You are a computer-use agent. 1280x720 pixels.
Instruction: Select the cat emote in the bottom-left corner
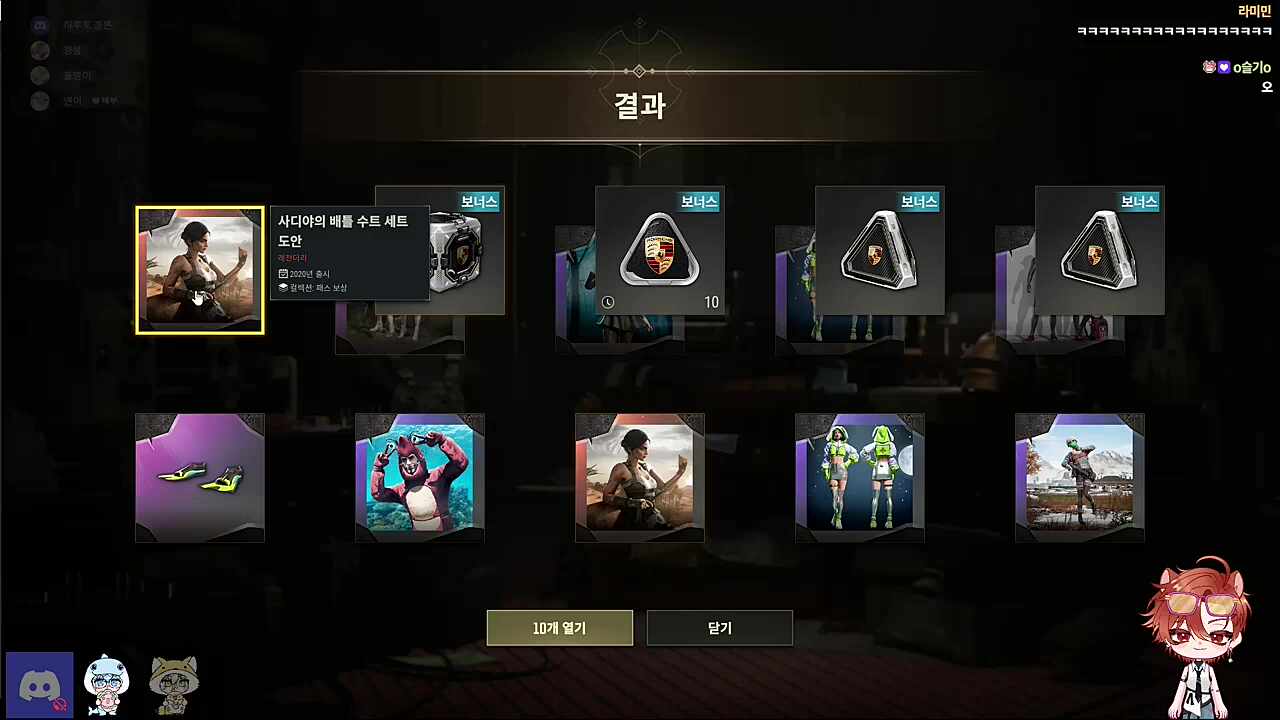(x=173, y=684)
